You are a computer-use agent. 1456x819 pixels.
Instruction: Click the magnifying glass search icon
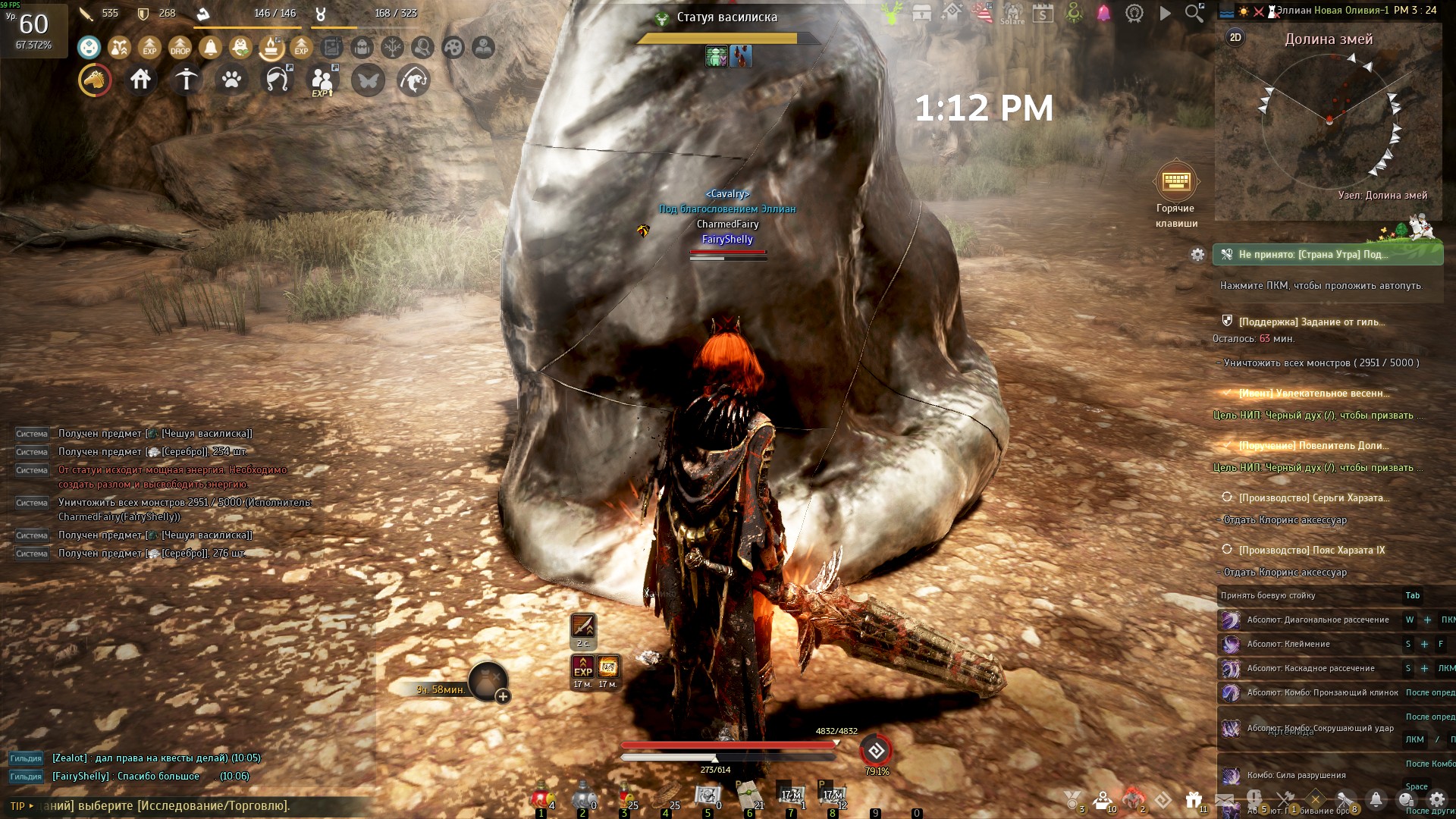pyautogui.click(x=1194, y=13)
